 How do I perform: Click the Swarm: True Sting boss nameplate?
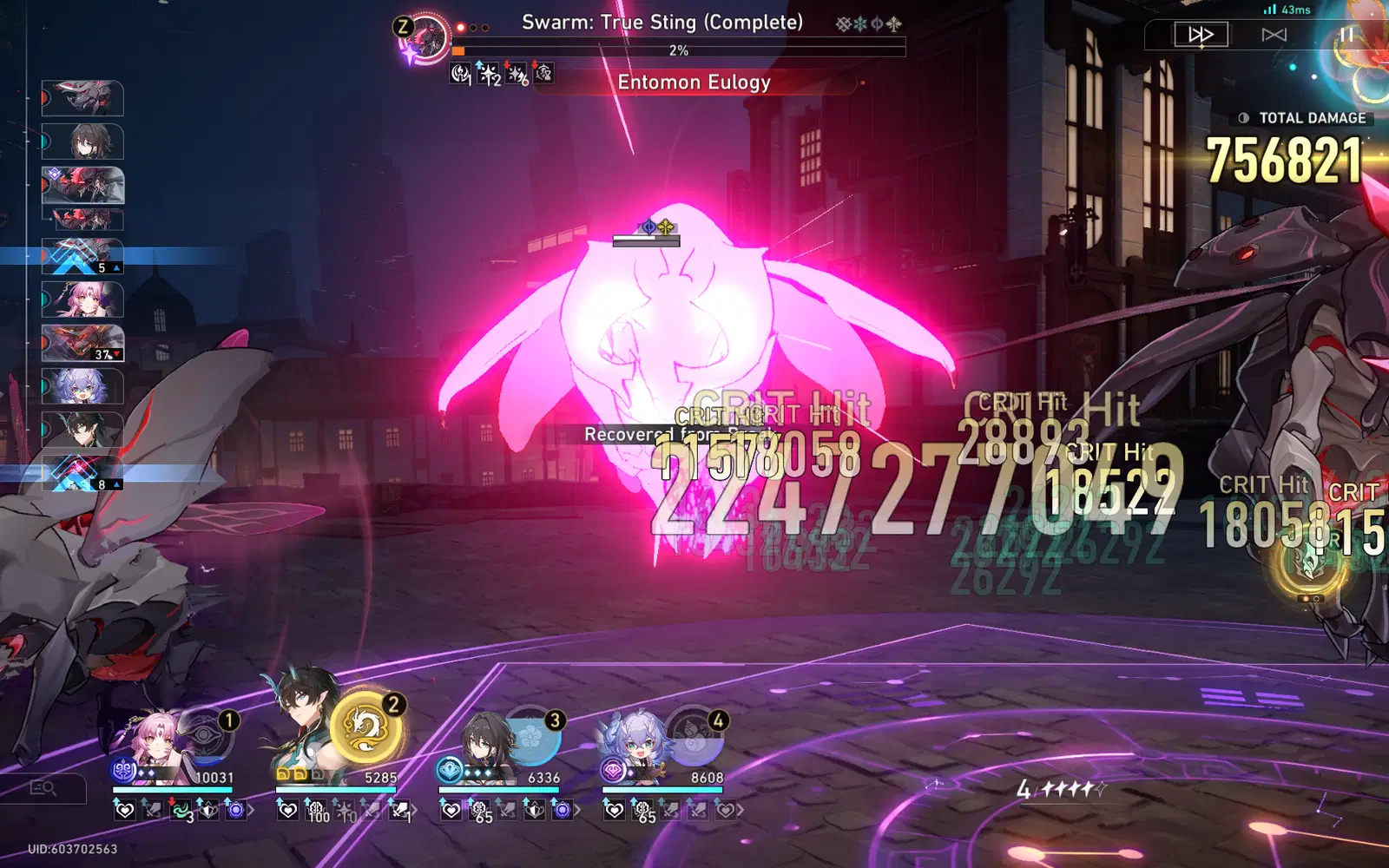[664, 21]
